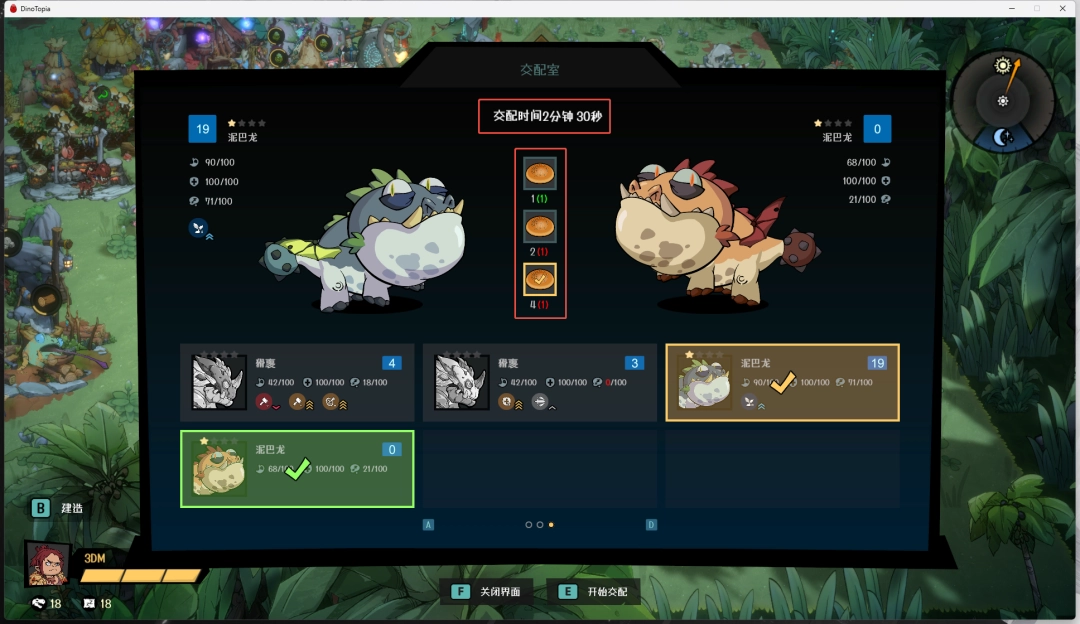The width and height of the screenshot is (1080, 624).
Task: Deselect the level 19 泥巴龙 card
Action: click(x=782, y=382)
